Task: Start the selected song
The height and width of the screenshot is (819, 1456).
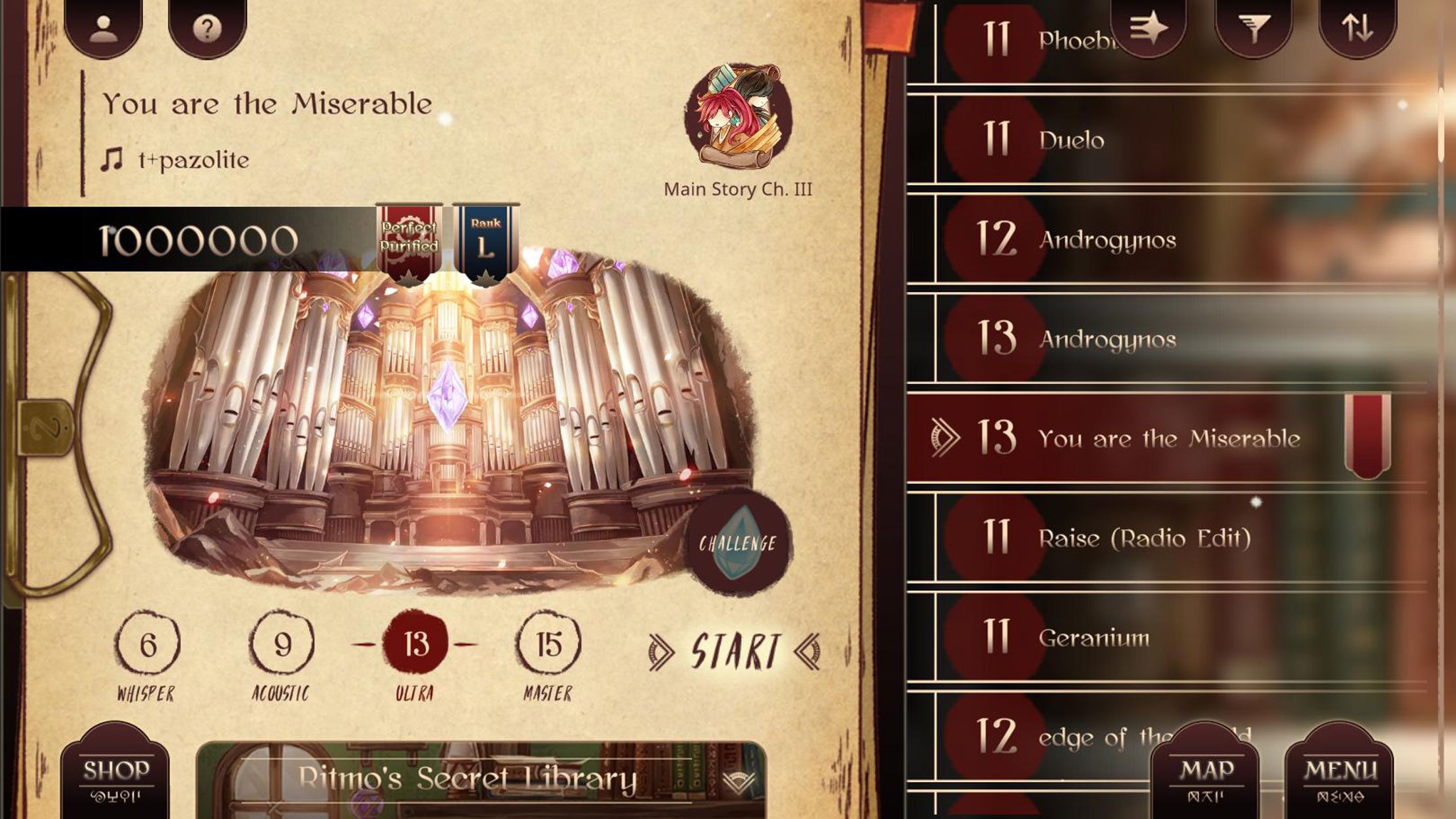Action: coord(735,652)
